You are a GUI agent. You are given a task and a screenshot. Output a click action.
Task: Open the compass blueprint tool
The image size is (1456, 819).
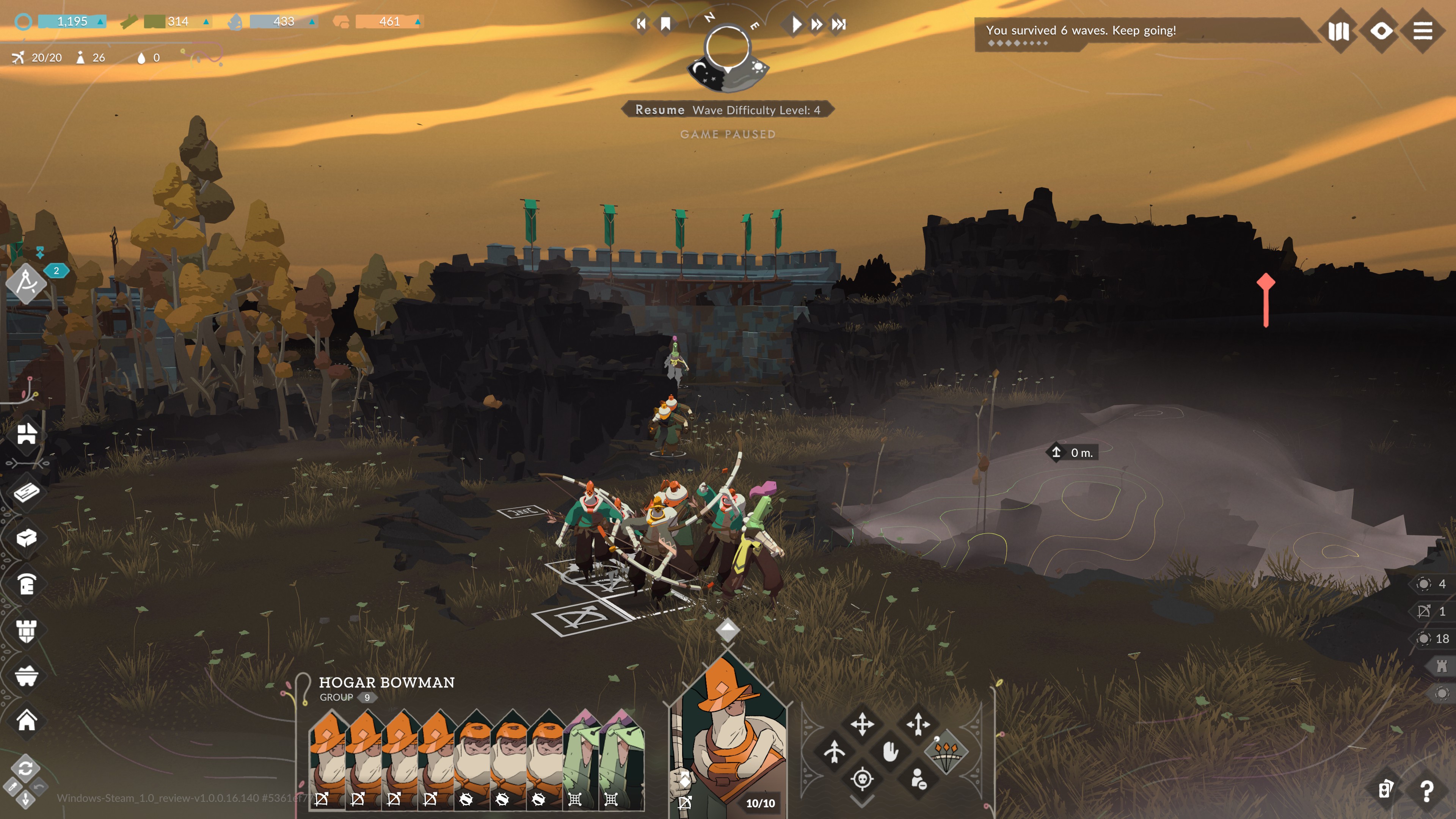(27, 282)
